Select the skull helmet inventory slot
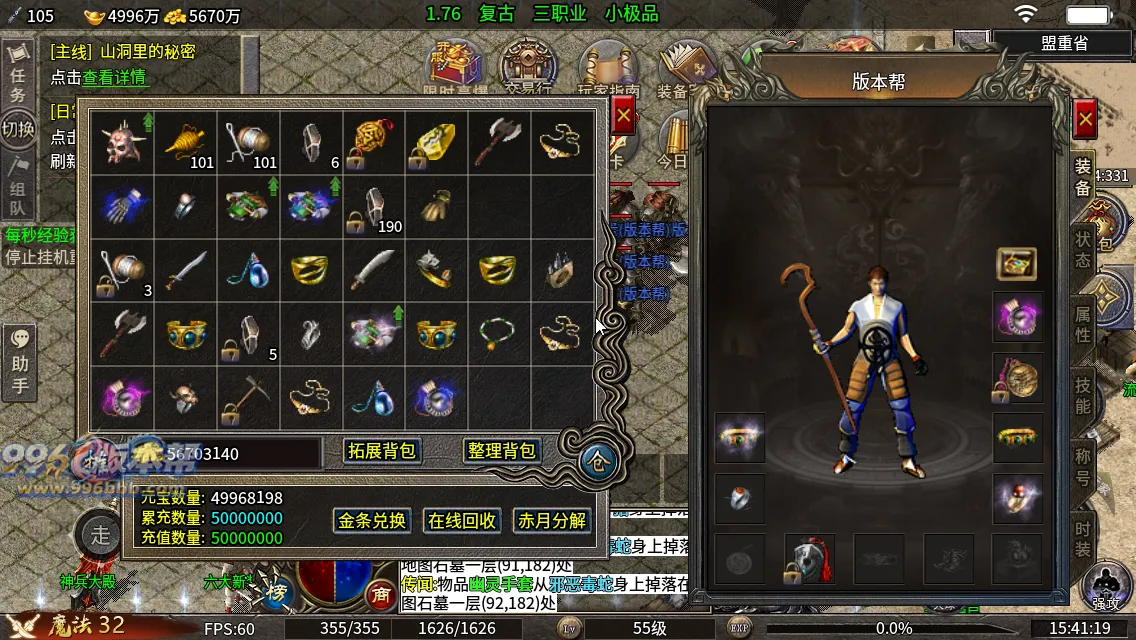Screen dimensions: 1136x640 point(123,142)
